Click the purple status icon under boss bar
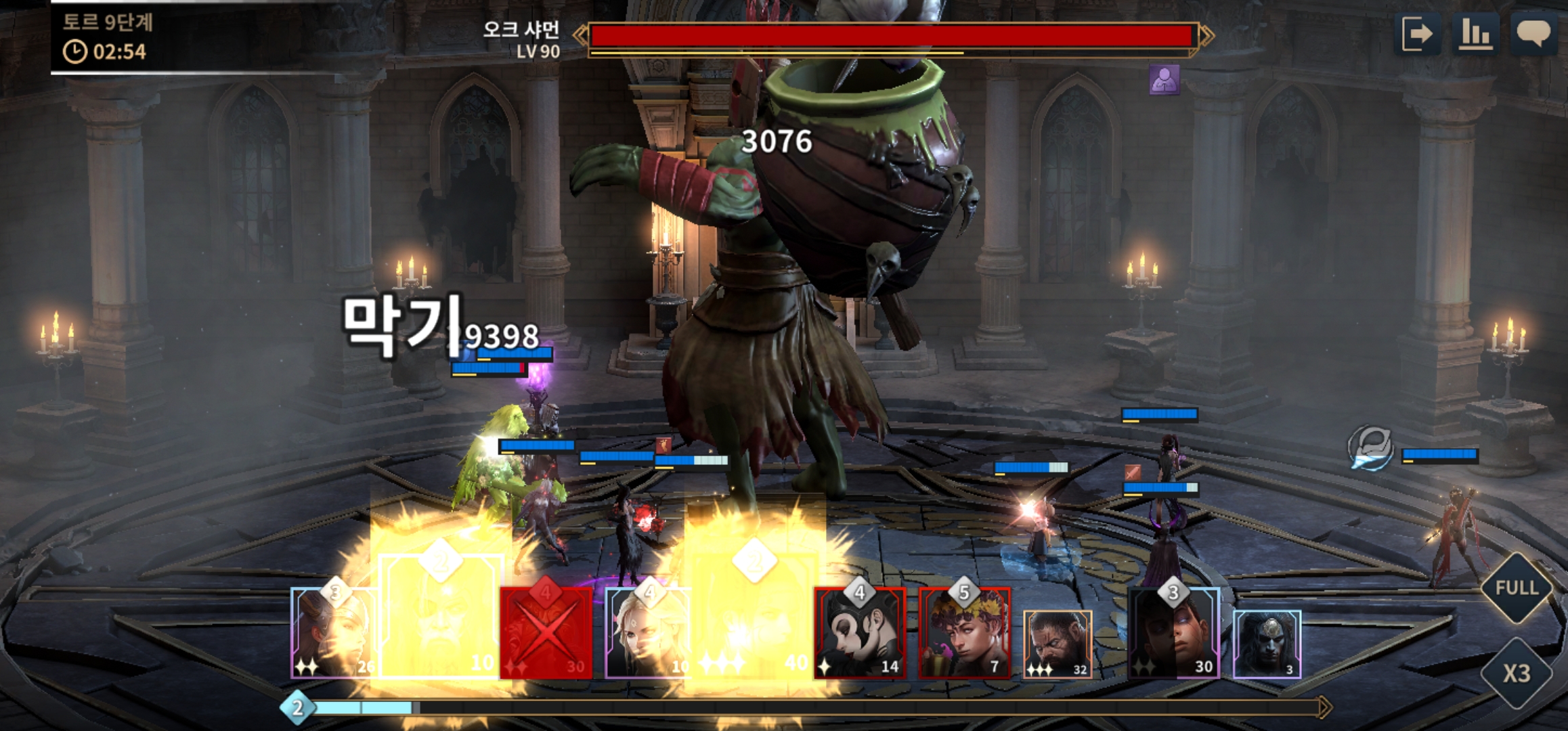This screenshot has height=731, width=1568. click(1164, 80)
